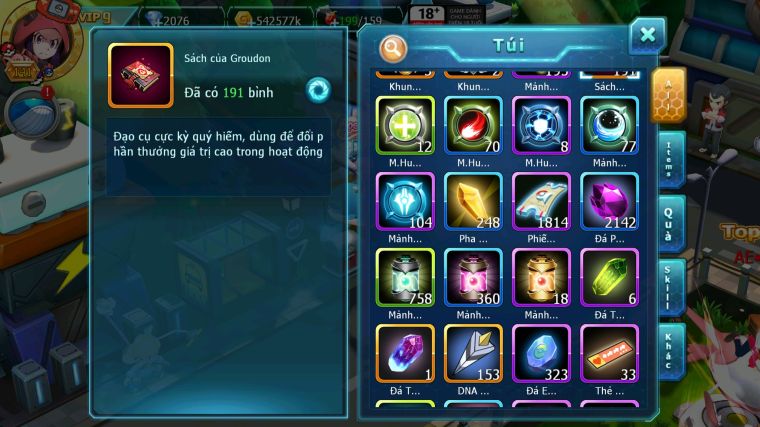Image resolution: width=760 pixels, height=427 pixels.
Task: Select the blue shield item with 8
Action: 541,125
